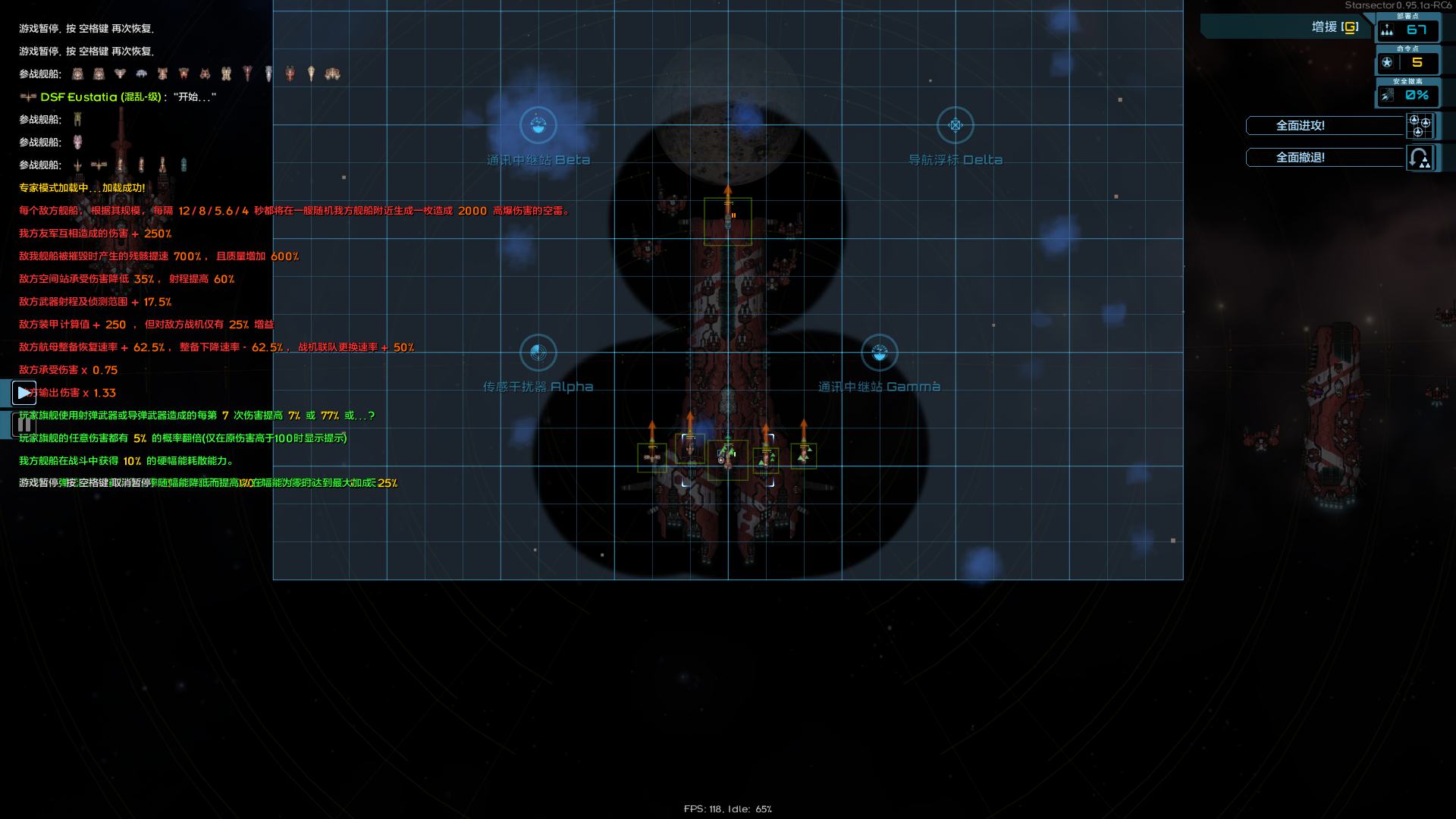1456x819 pixels.
Task: Click the 传感干扰器 Alpha jammer icon
Action: tap(538, 353)
